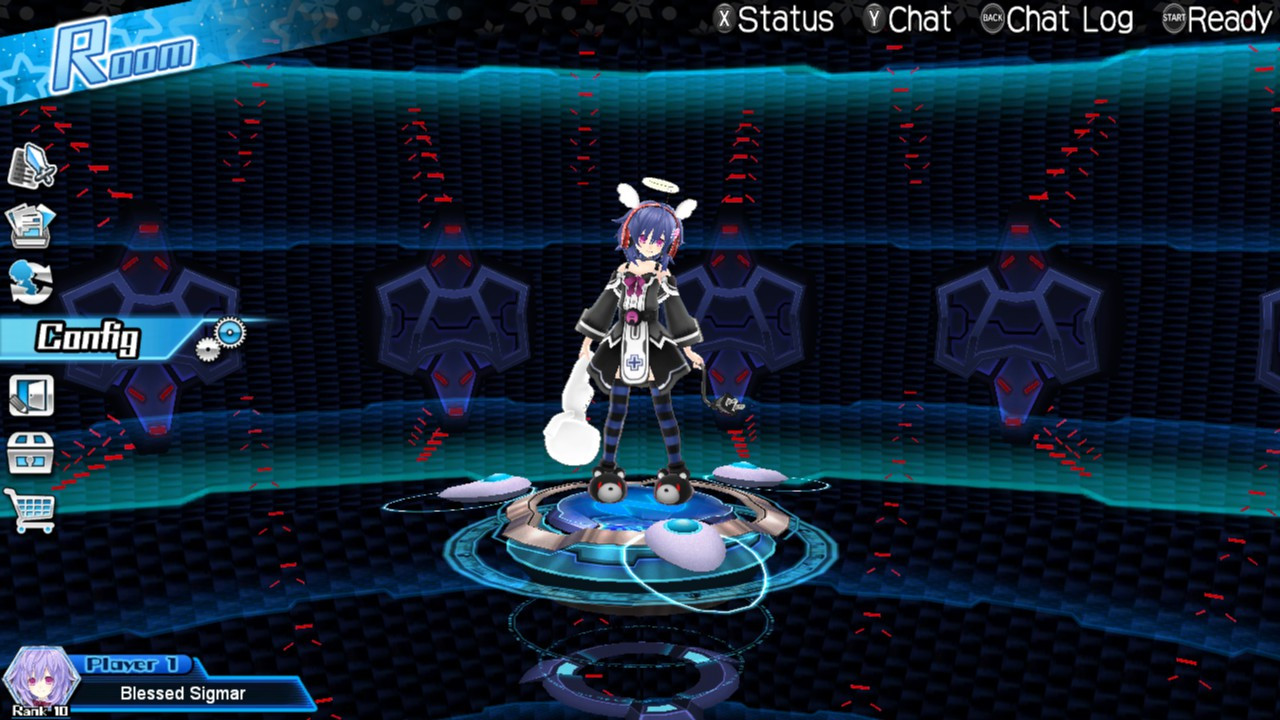Set yourself as Ready

(x=1228, y=19)
